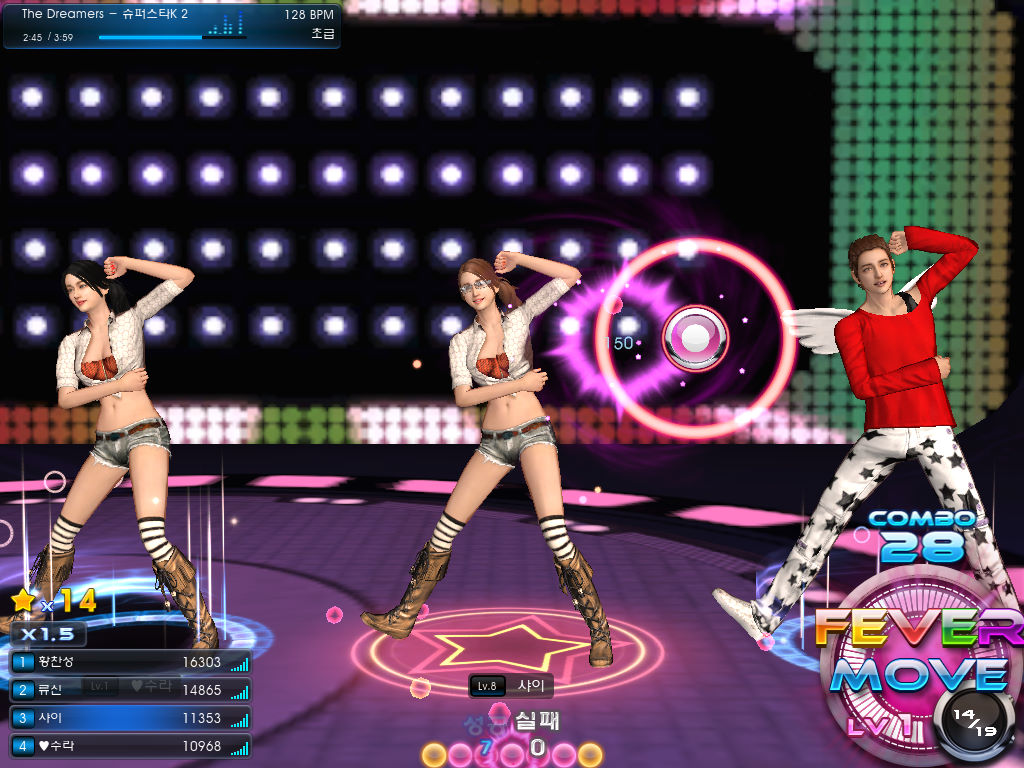This screenshot has height=768, width=1024.
Task: Click the Lv.8 샤이 player name tag
Action: pos(511,686)
